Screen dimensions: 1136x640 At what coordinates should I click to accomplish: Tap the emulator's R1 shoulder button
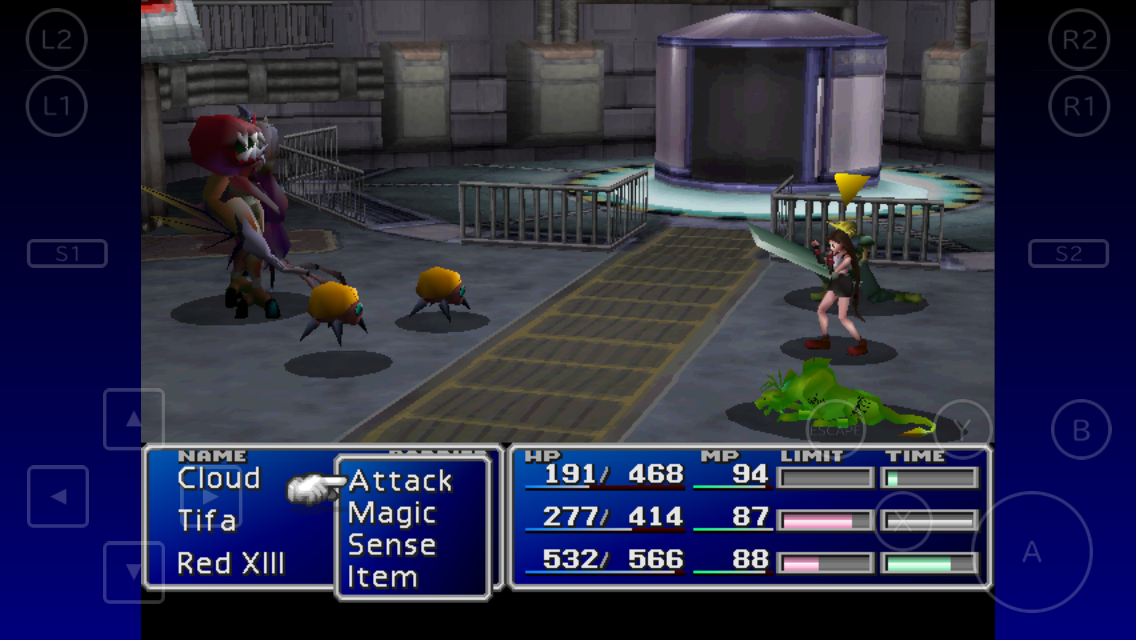pos(1079,106)
